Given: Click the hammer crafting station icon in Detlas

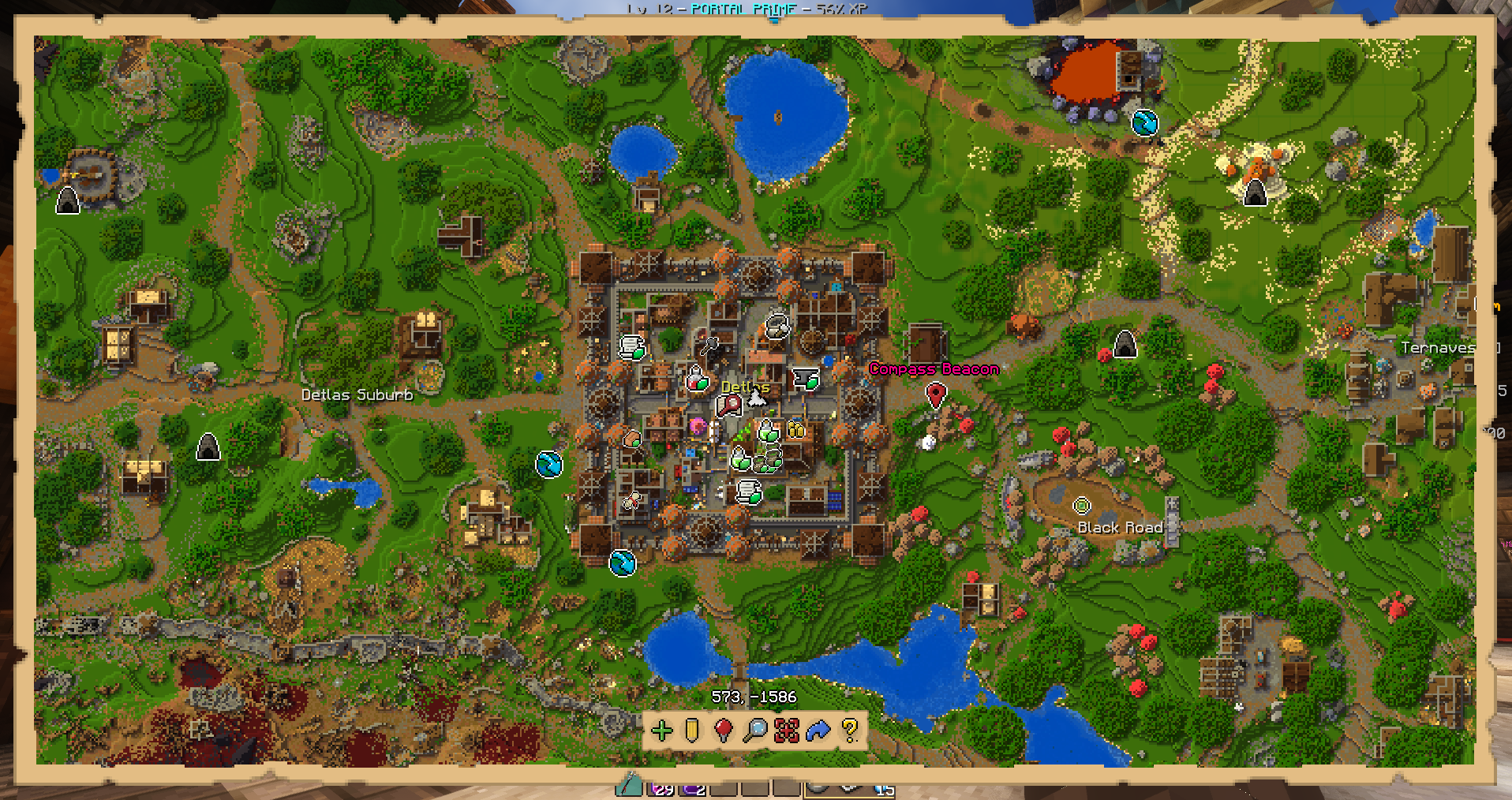Looking at the screenshot, I should pyautogui.click(x=709, y=347).
